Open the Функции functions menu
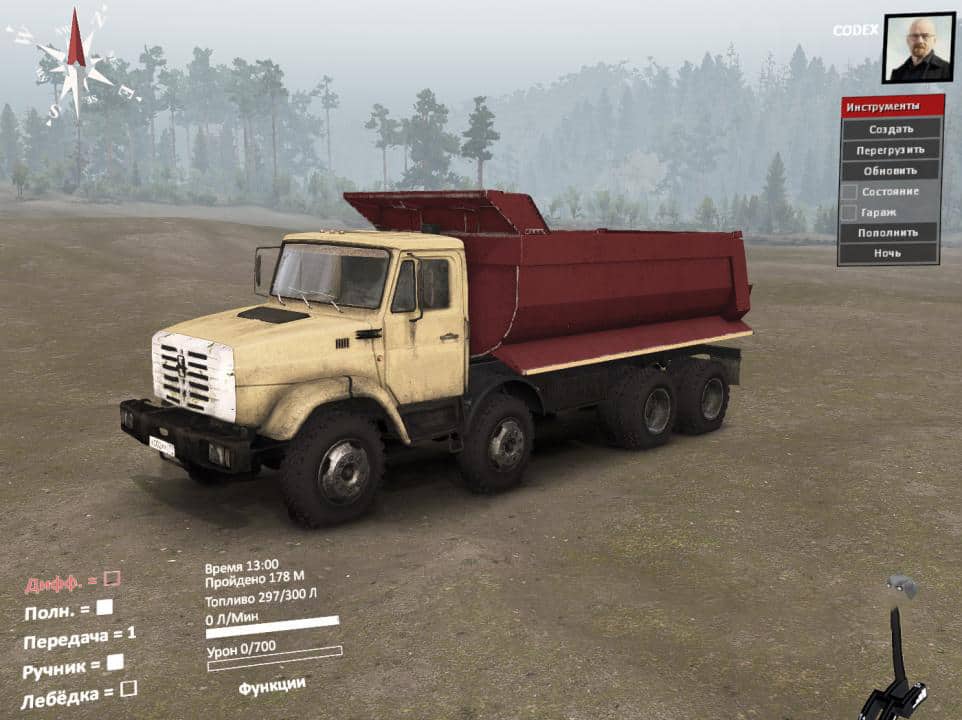962x720 pixels. [x=272, y=685]
